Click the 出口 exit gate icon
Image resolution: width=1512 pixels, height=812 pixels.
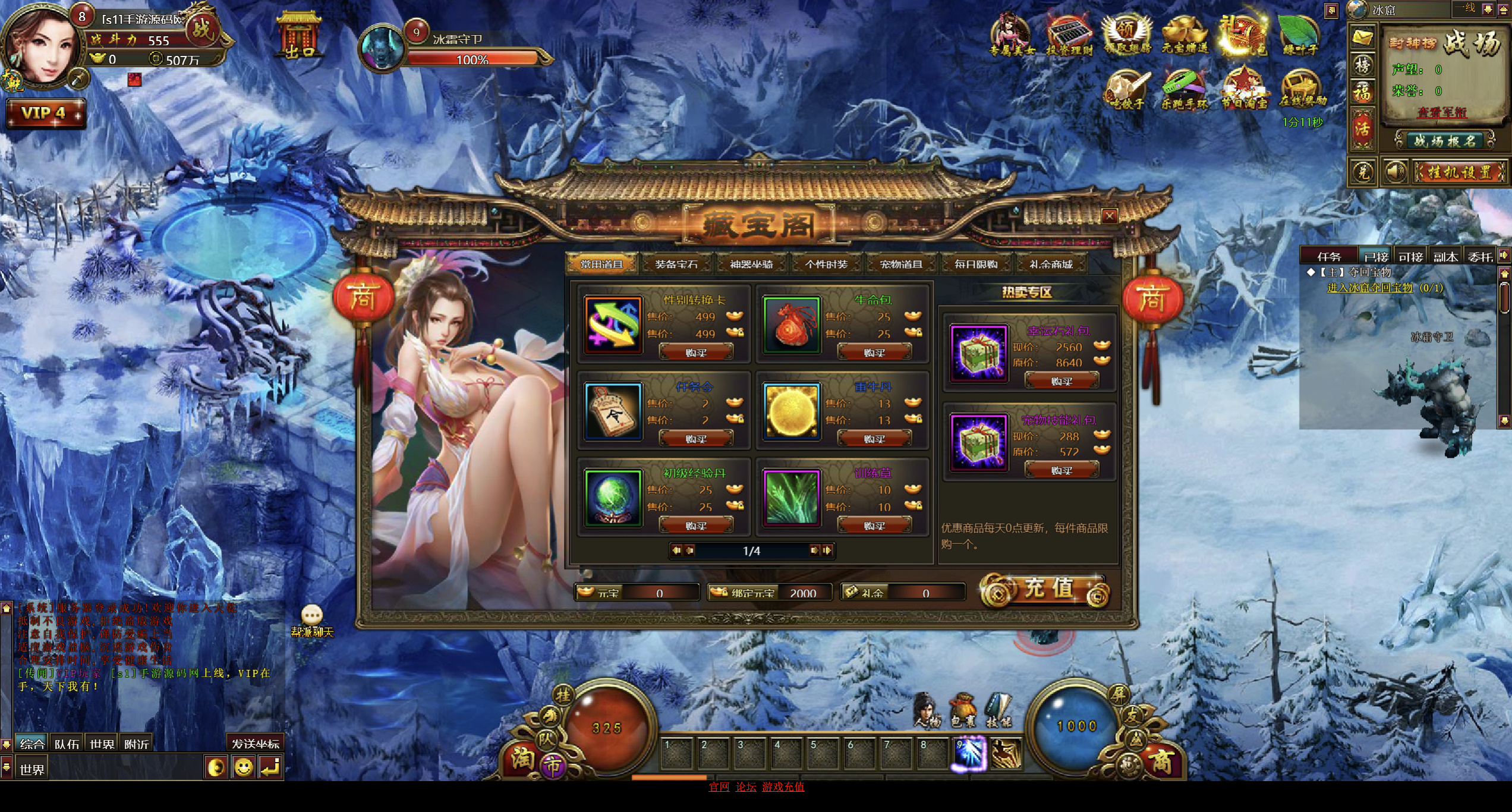pos(299,37)
